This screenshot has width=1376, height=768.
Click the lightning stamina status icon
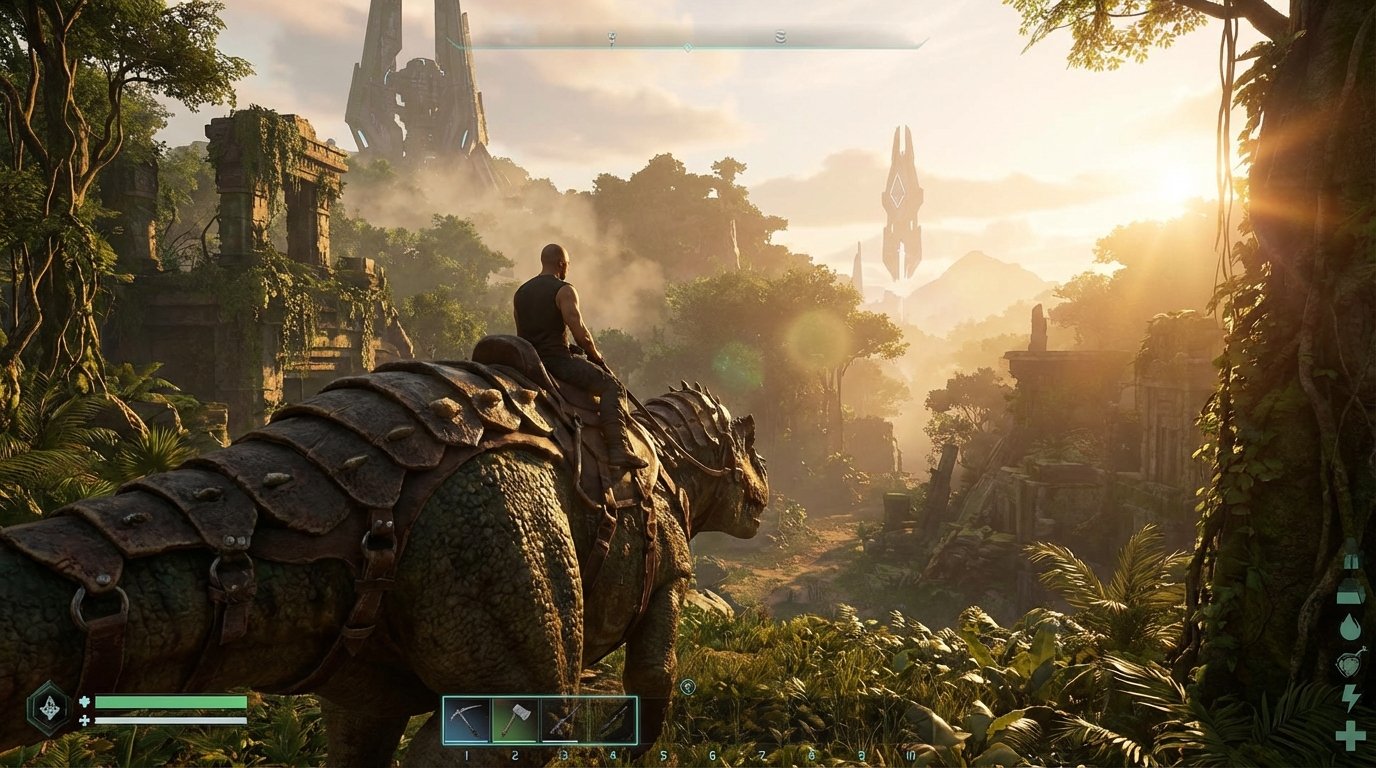click(1351, 698)
